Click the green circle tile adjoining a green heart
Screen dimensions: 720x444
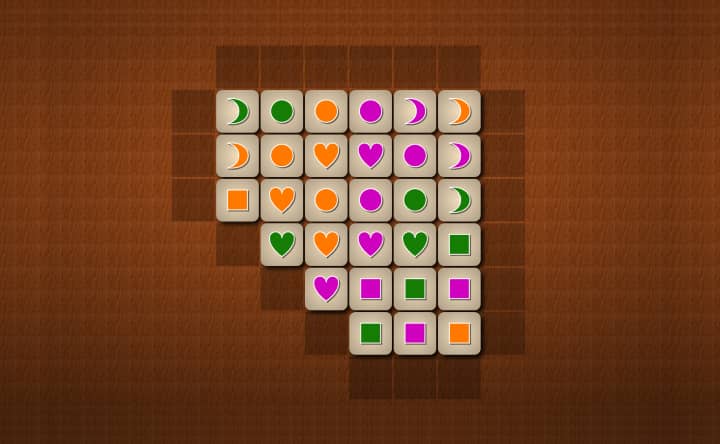(x=415, y=200)
